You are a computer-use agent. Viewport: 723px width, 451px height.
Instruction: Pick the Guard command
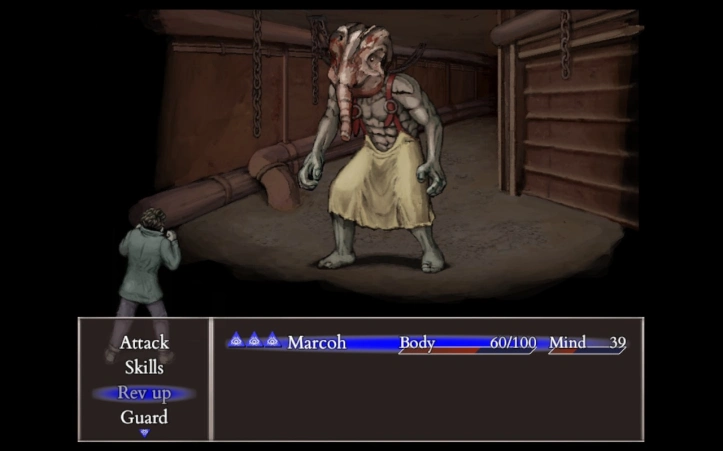point(144,417)
